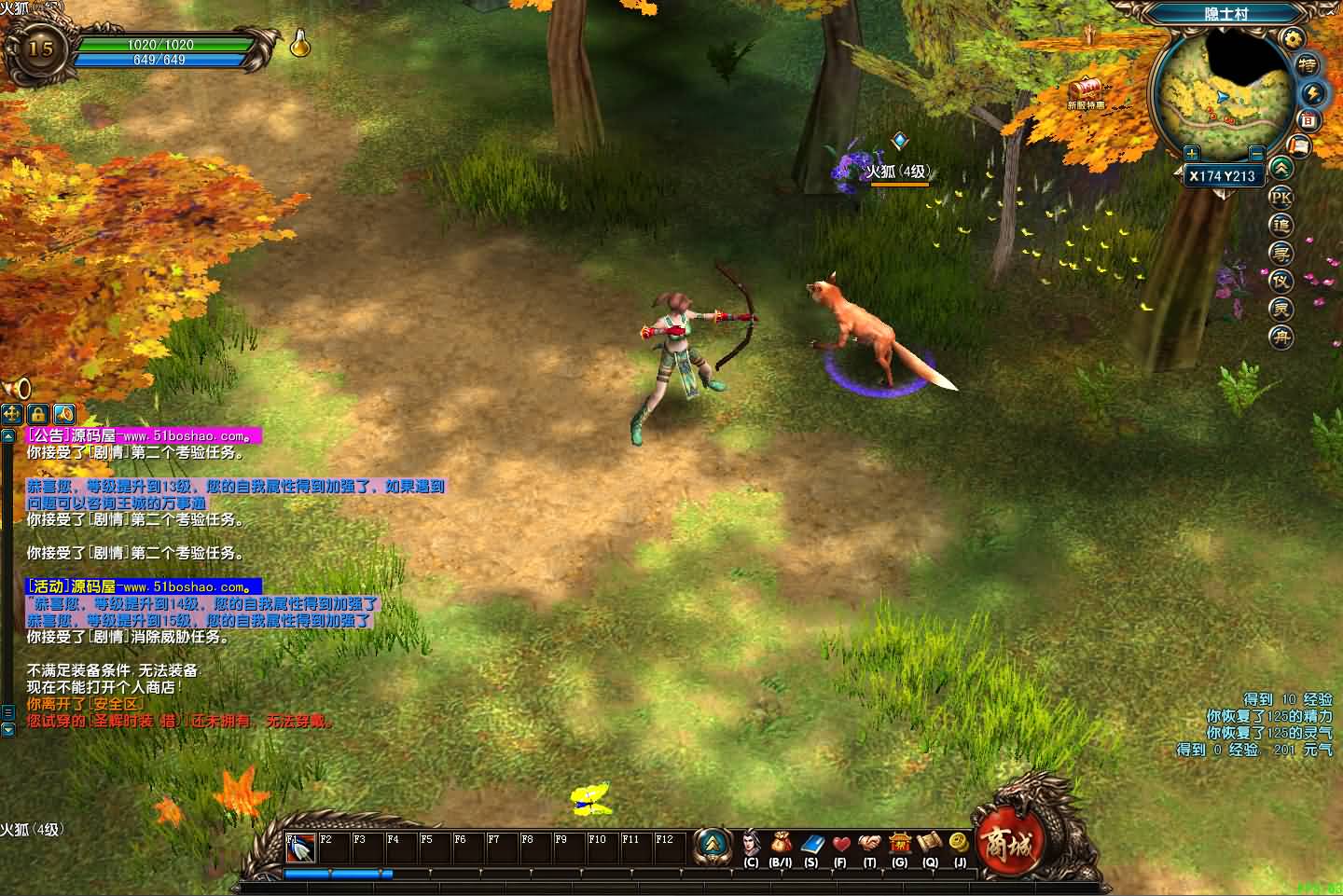The width and height of the screenshot is (1343, 896).
Task: Click the round emblem beside the hotbar
Action: (713, 845)
